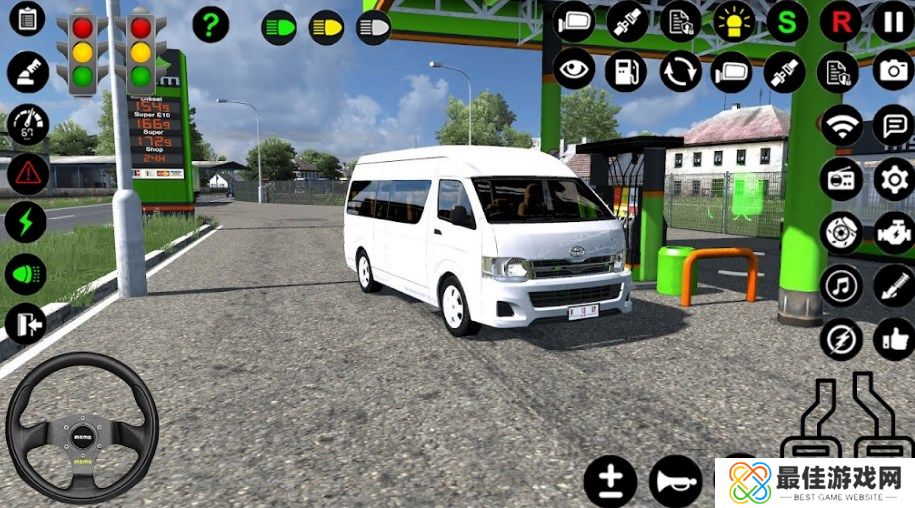Turn on the radio icon
Screen dimensions: 915x508
click(x=841, y=180)
